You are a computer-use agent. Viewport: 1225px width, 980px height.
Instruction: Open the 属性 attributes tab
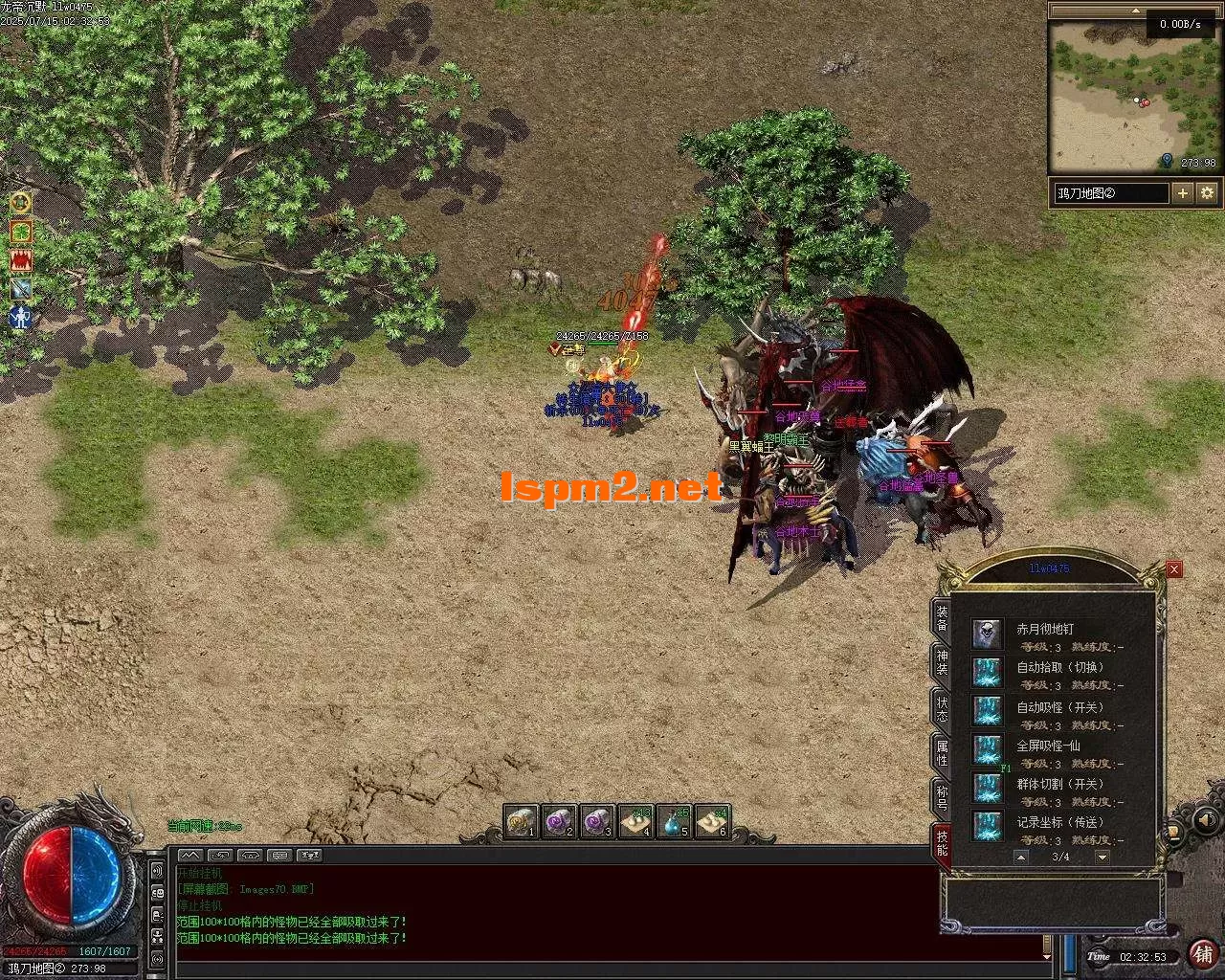click(x=942, y=753)
